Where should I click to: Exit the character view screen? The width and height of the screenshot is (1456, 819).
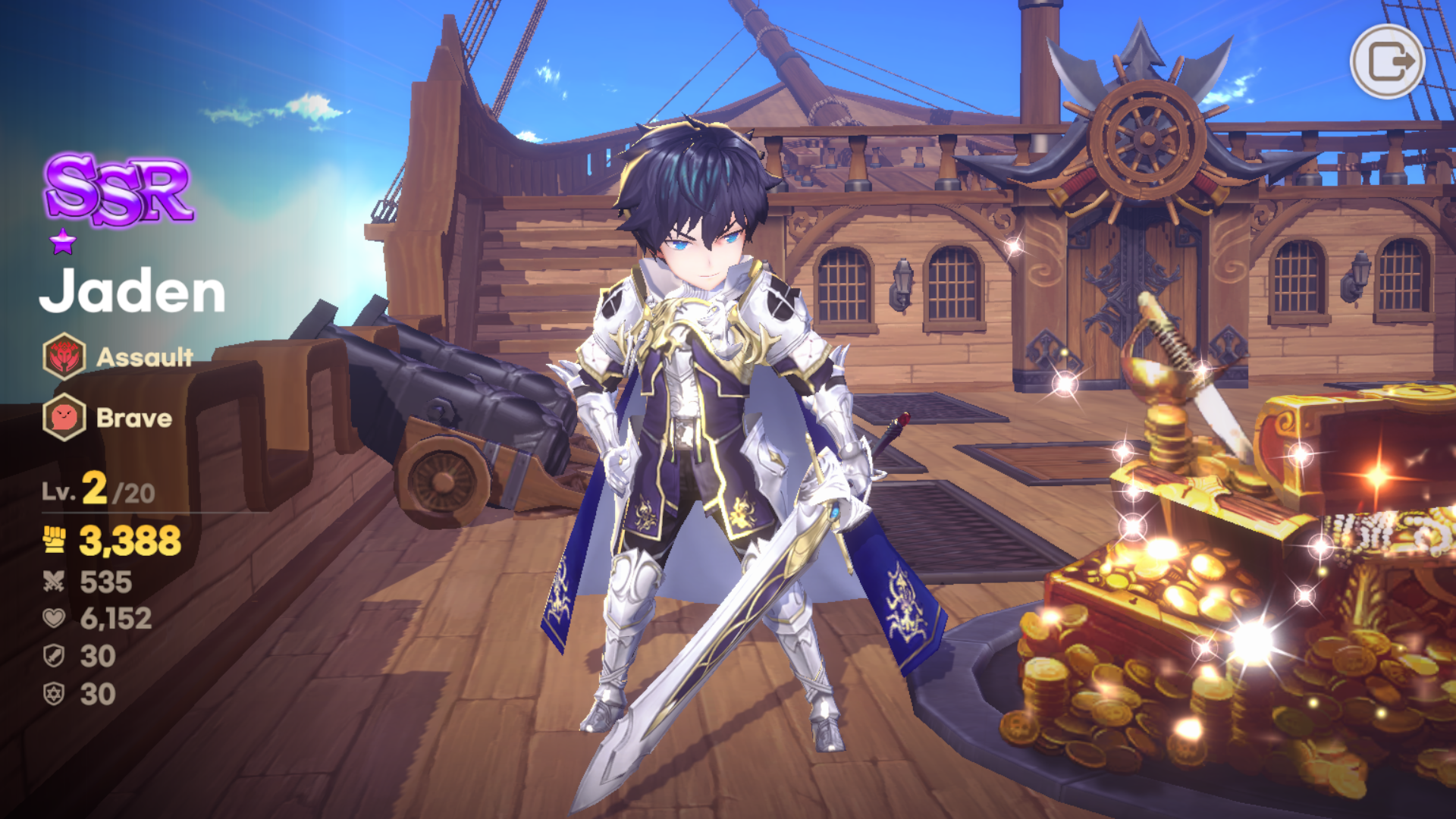click(1387, 61)
